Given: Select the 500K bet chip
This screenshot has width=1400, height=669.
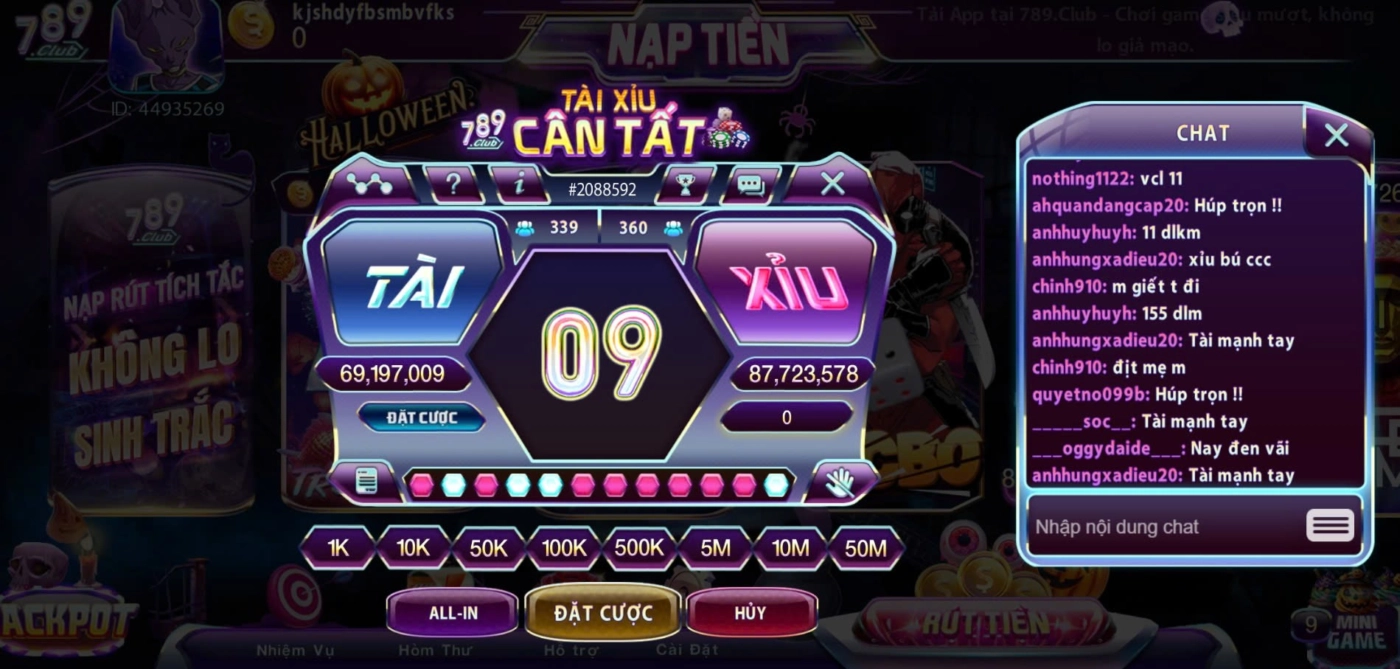Looking at the screenshot, I should (639, 548).
